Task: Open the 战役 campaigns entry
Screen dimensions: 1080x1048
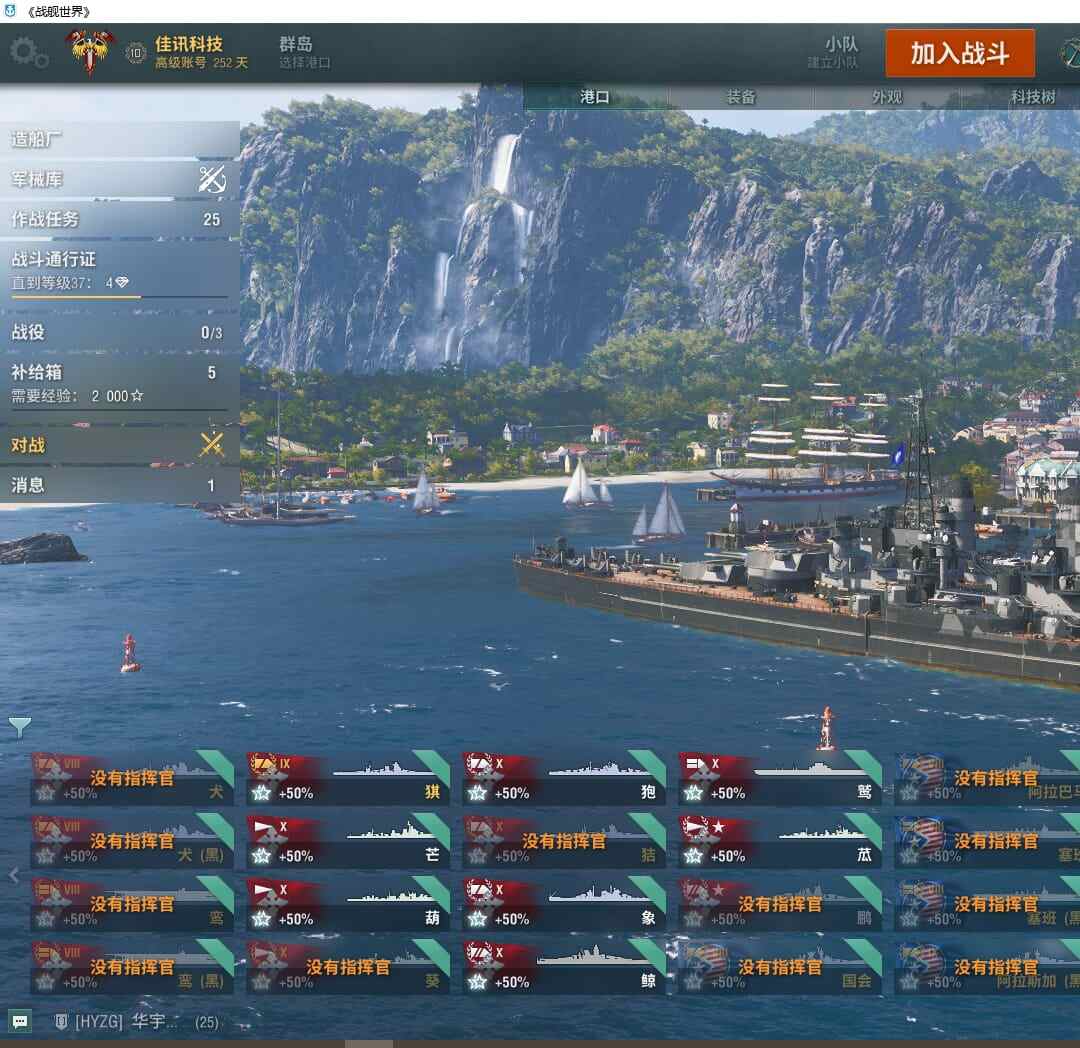Action: (x=120, y=332)
